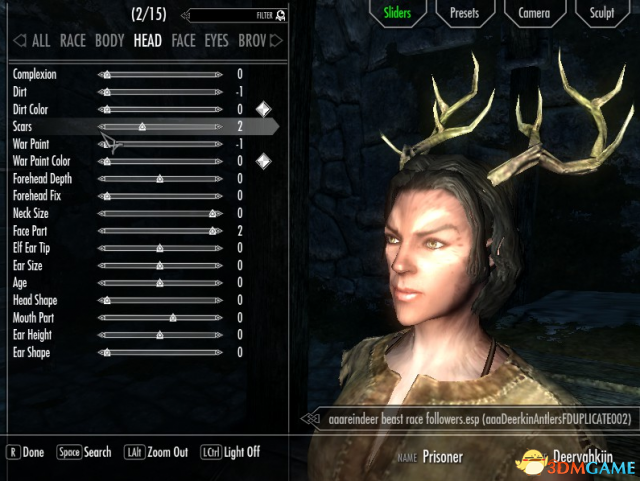Select the EYES category
The image size is (640, 481).
[x=215, y=41]
